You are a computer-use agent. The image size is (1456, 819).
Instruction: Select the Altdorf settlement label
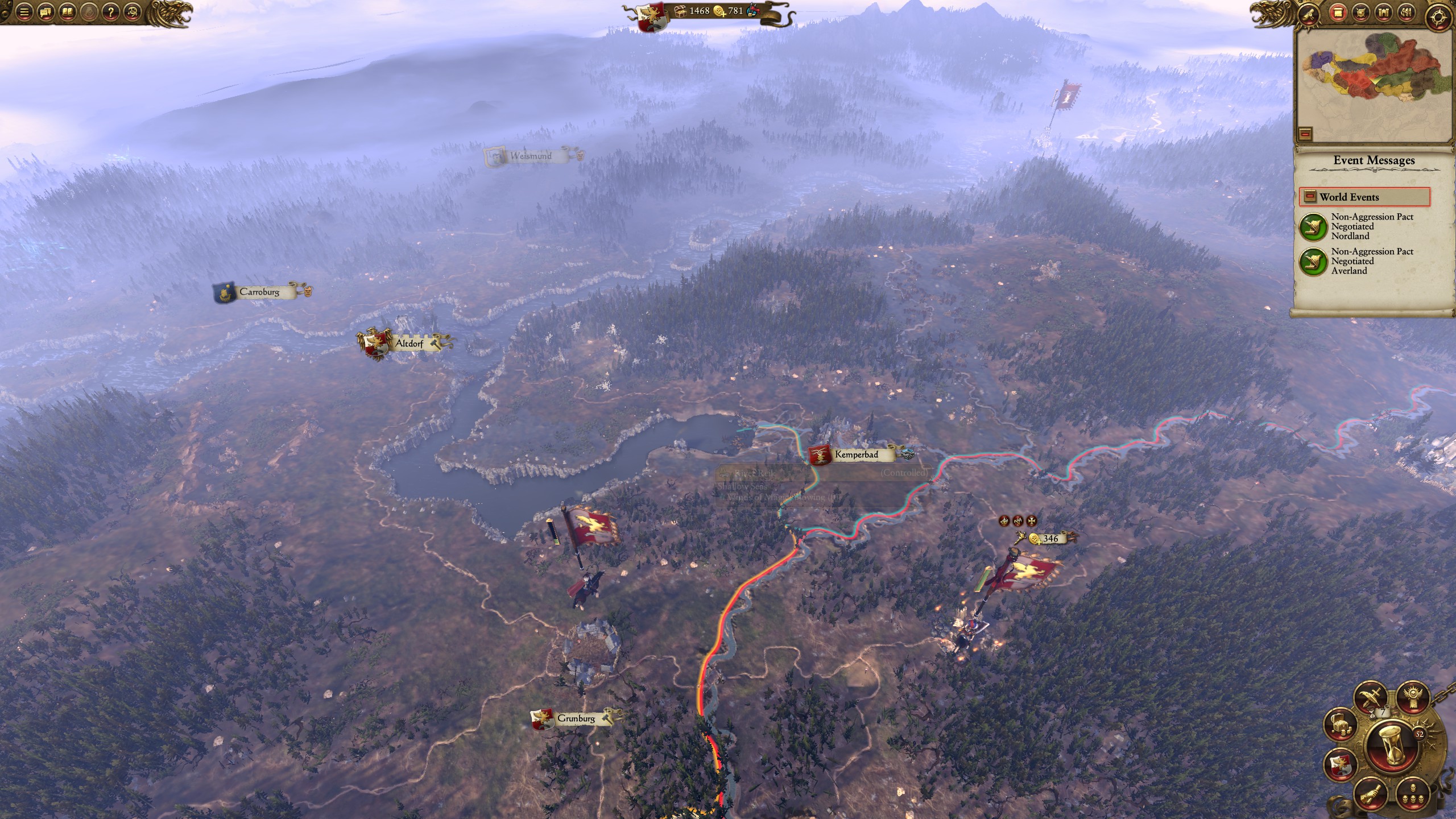(x=408, y=344)
